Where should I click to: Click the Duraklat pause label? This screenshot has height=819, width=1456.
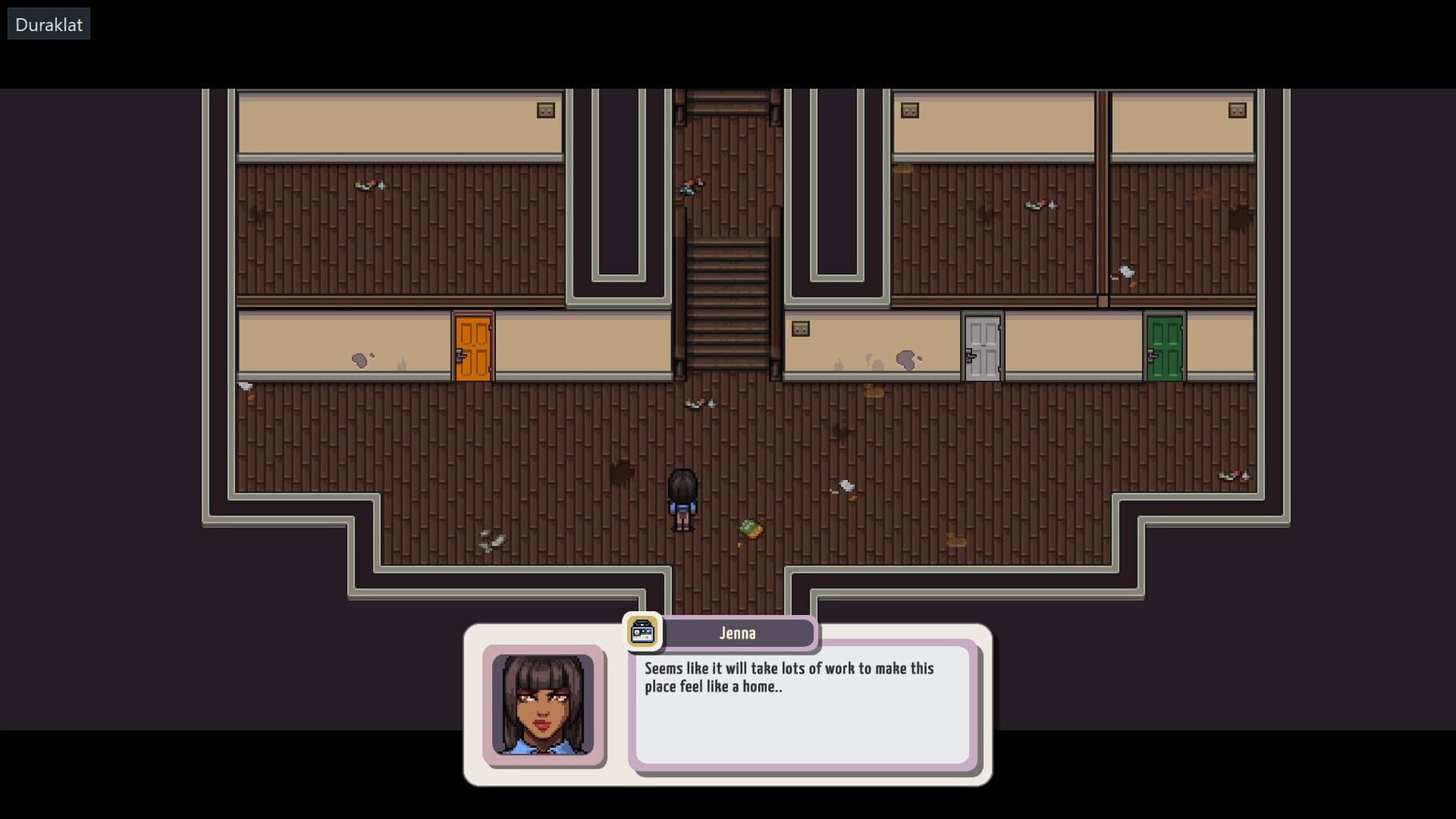click(47, 23)
